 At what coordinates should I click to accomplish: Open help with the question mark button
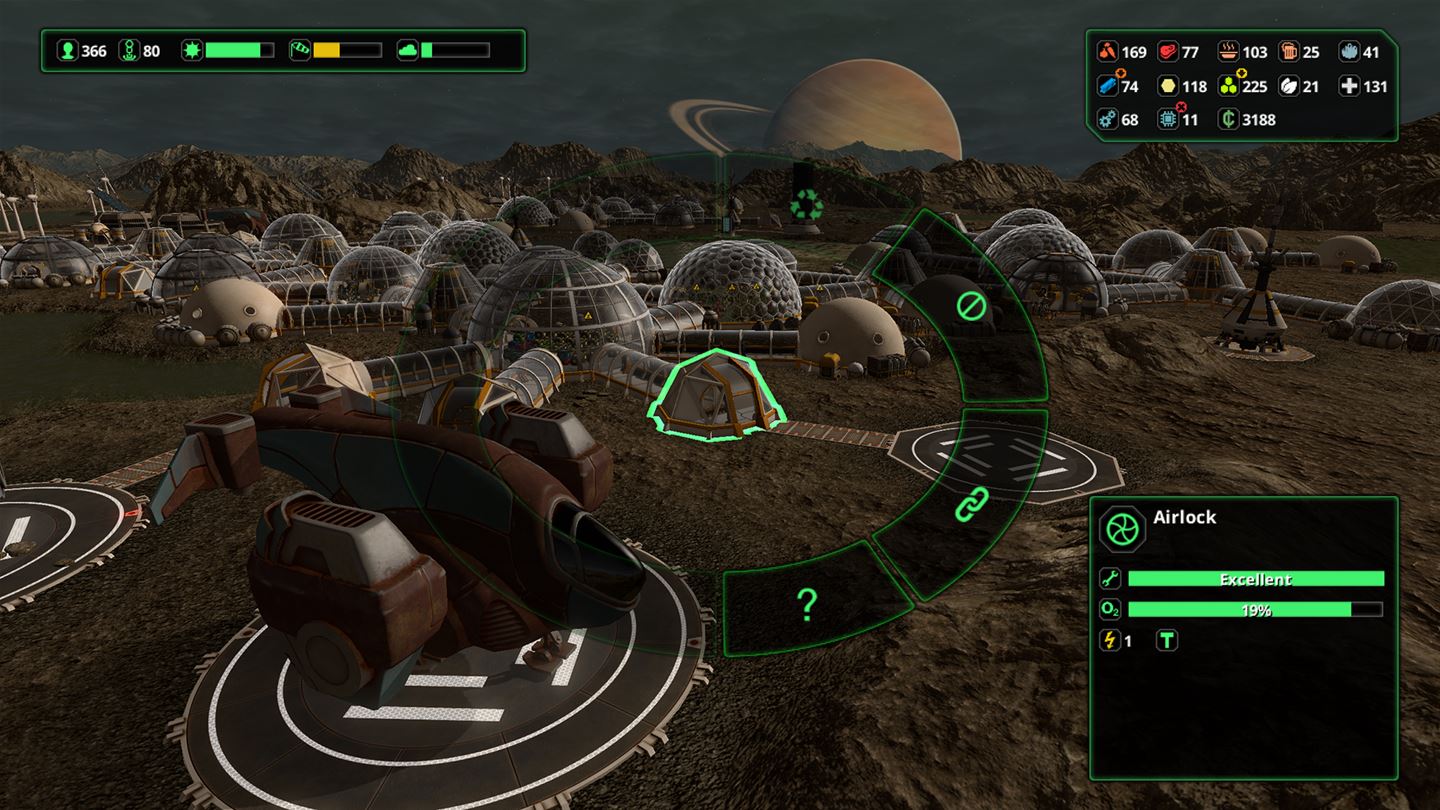point(807,604)
